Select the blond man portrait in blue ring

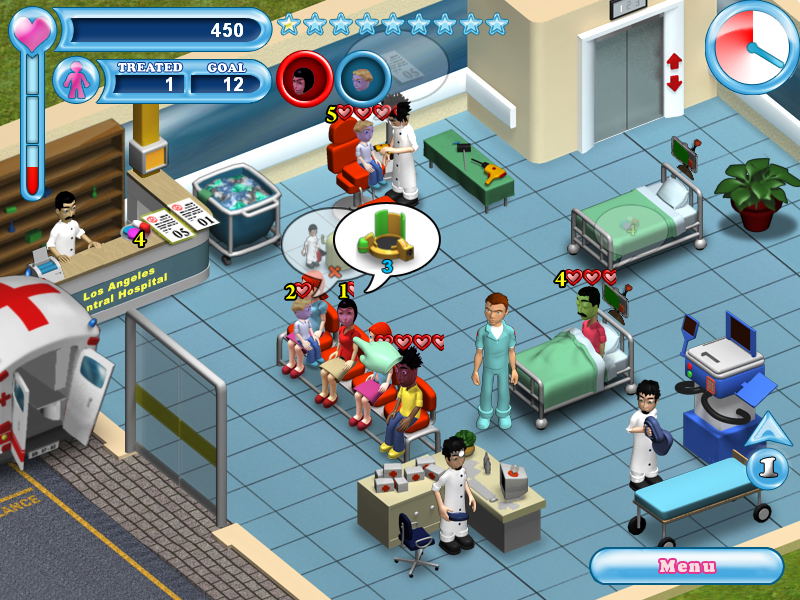(x=363, y=78)
